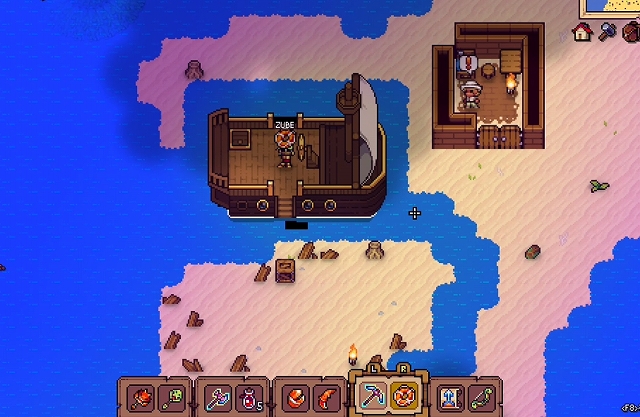
Task: Use the red potion slot
Action: [248, 397]
